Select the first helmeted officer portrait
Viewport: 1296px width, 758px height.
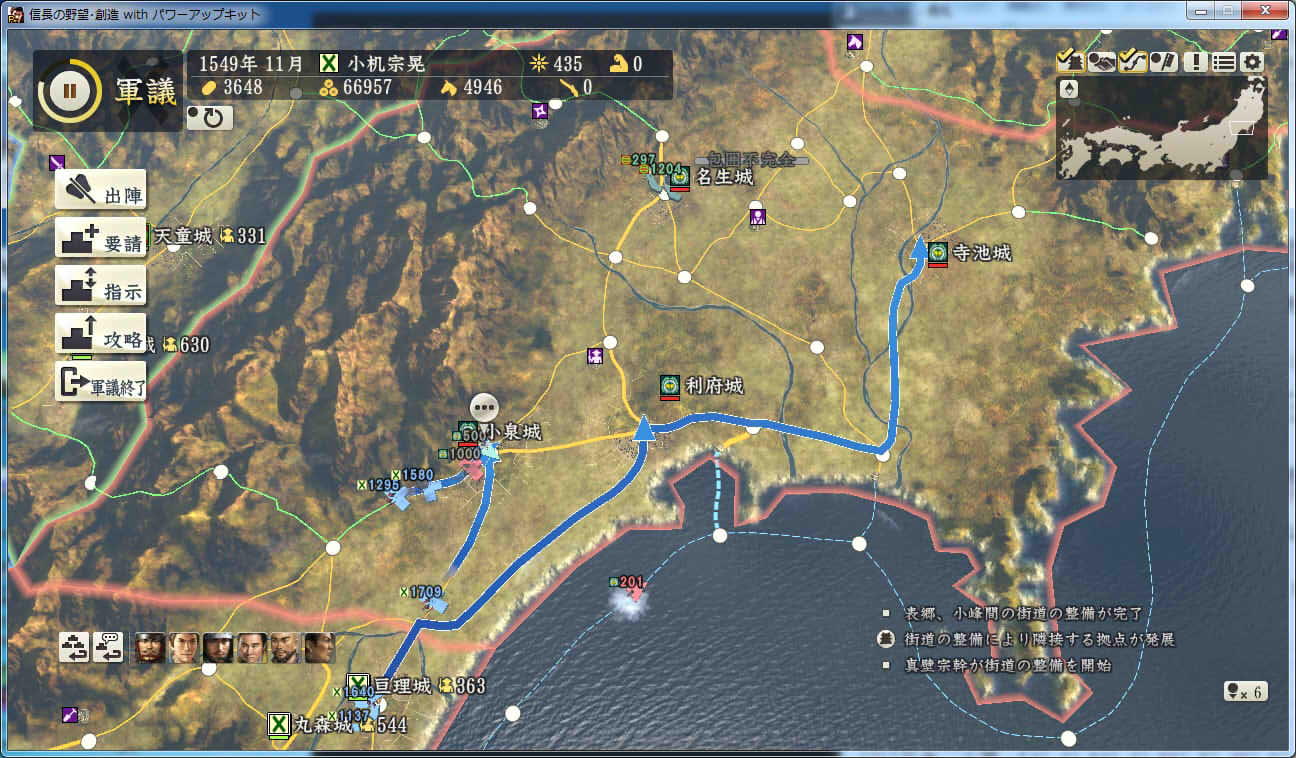coord(149,648)
